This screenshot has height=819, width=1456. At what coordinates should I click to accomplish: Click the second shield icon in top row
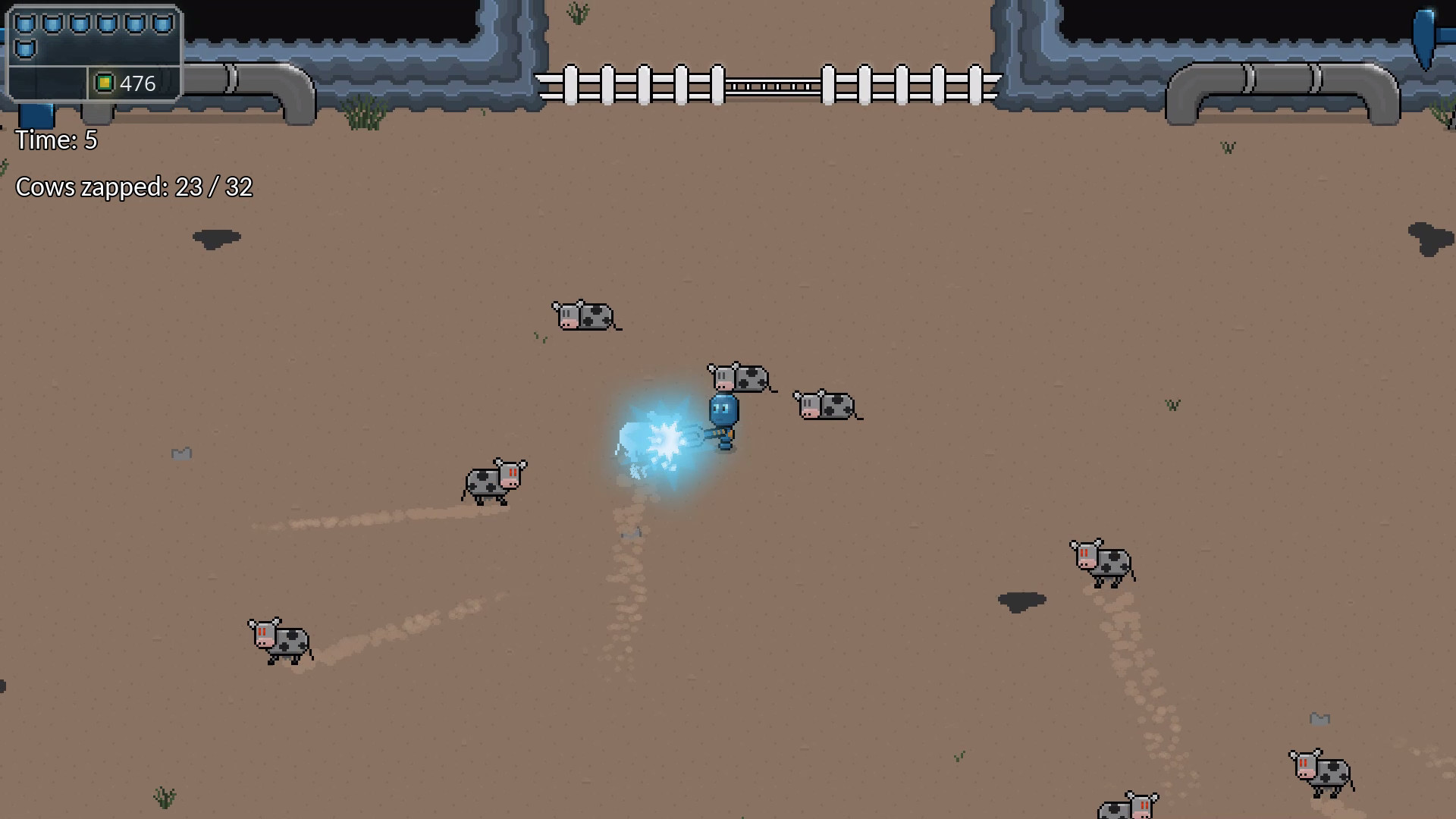[x=52, y=24]
